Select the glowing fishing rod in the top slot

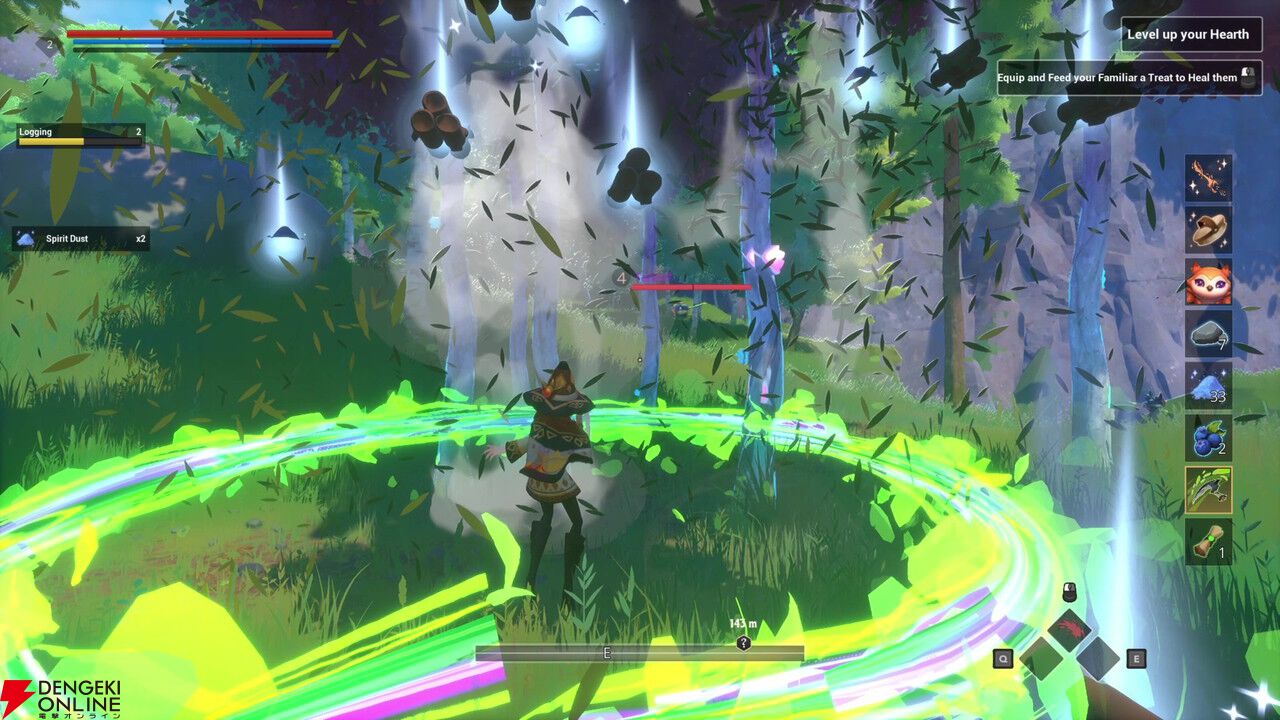(1210, 180)
